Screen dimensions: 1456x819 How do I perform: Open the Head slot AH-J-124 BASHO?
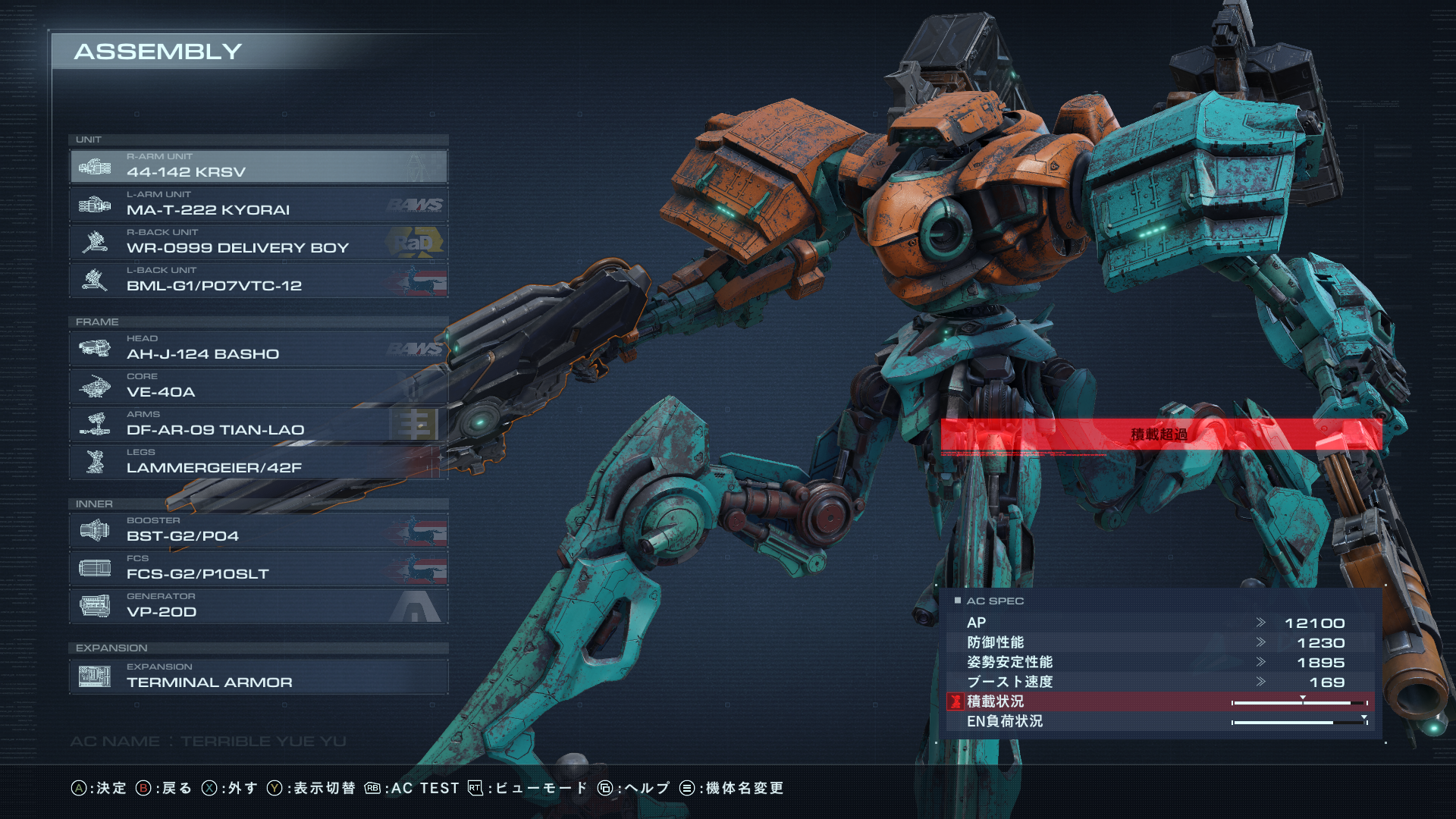click(258, 348)
